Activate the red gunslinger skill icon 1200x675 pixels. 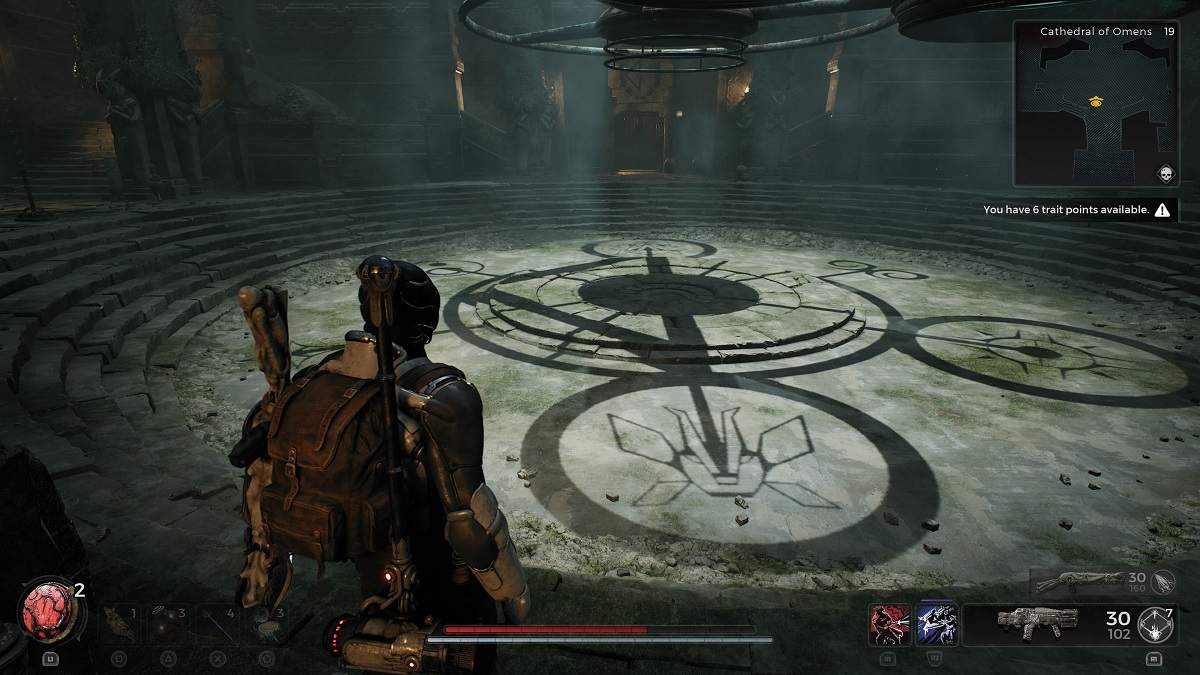(890, 624)
